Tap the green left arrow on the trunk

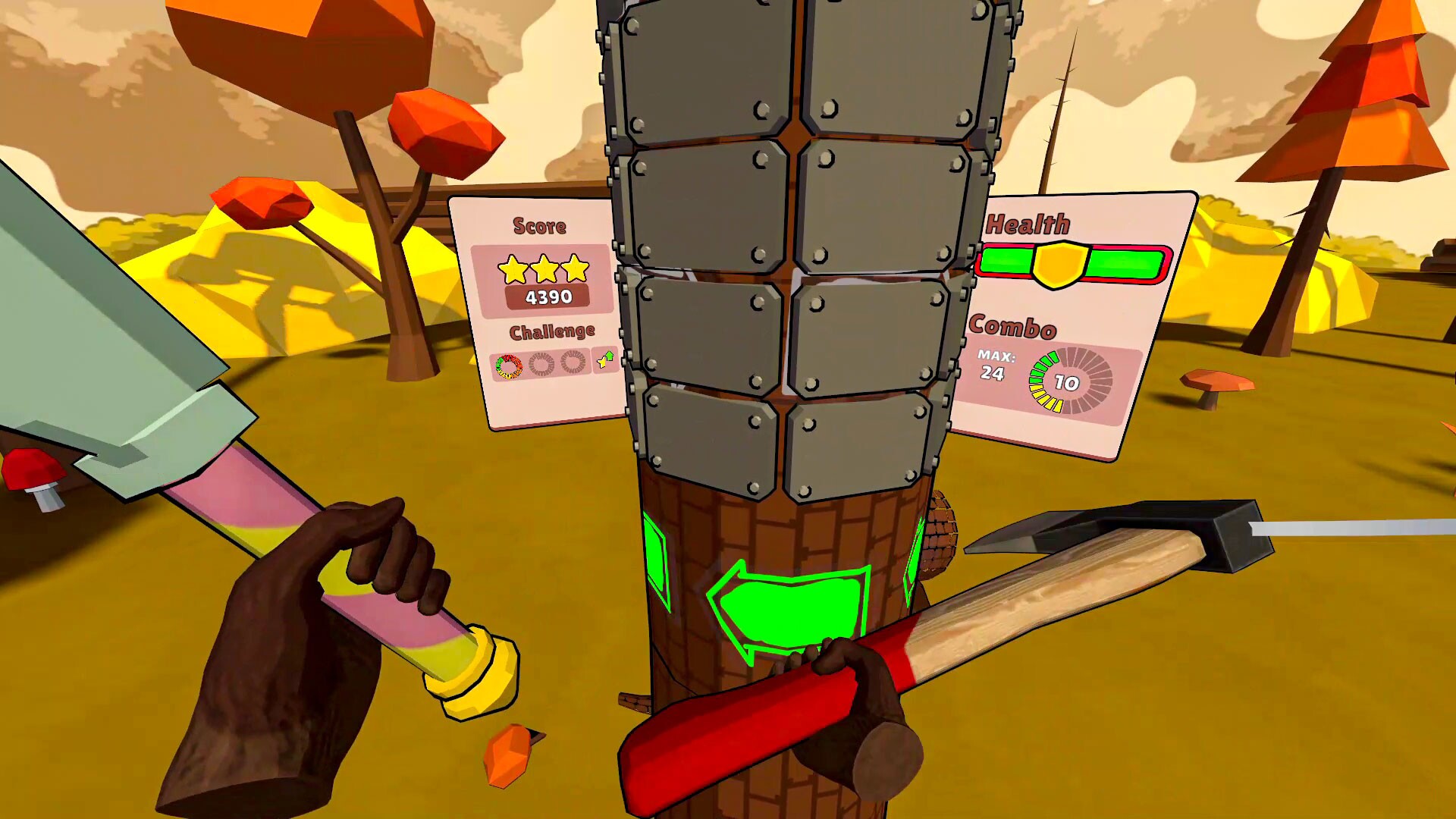click(x=789, y=607)
